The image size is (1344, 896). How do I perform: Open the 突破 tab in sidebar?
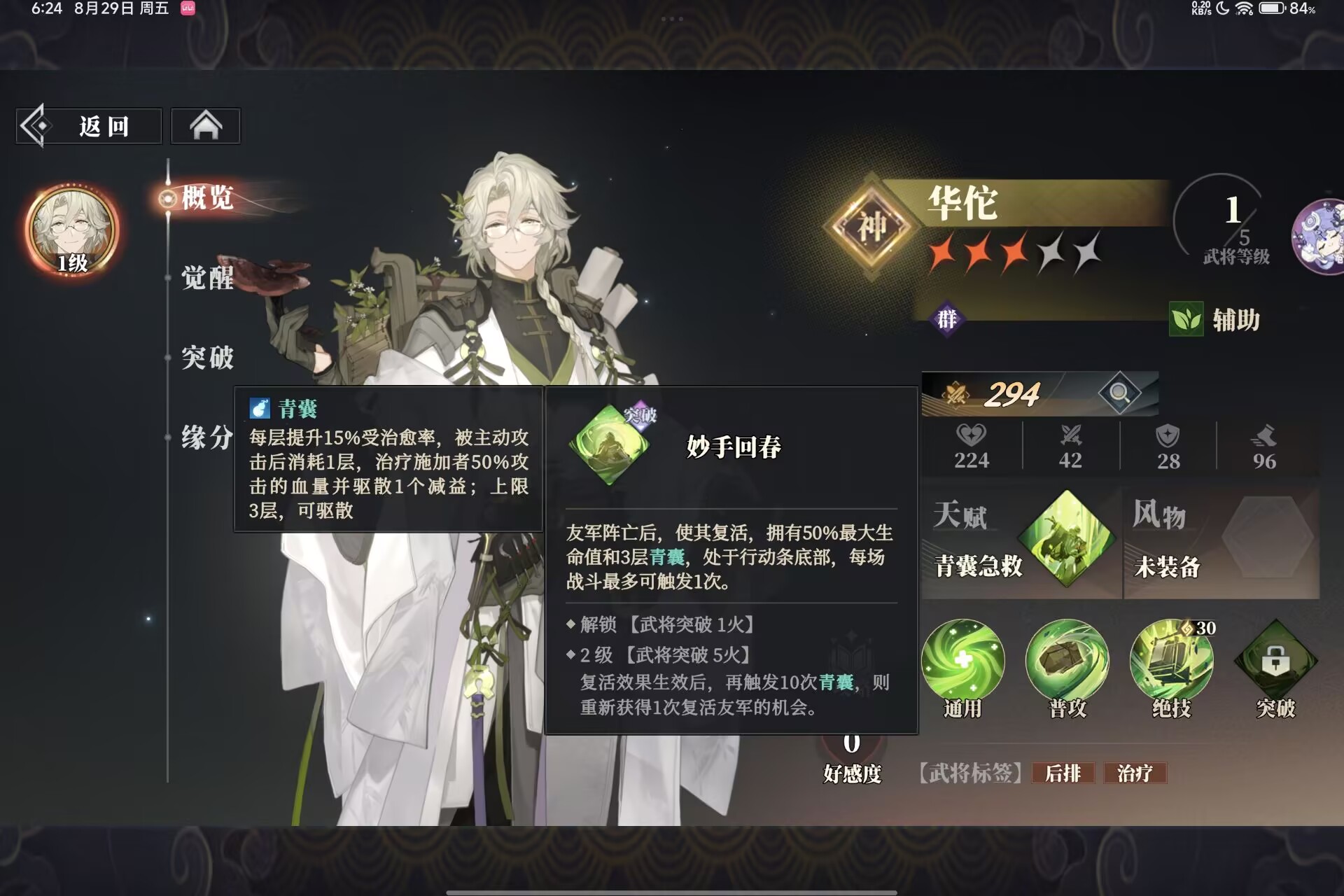206,358
